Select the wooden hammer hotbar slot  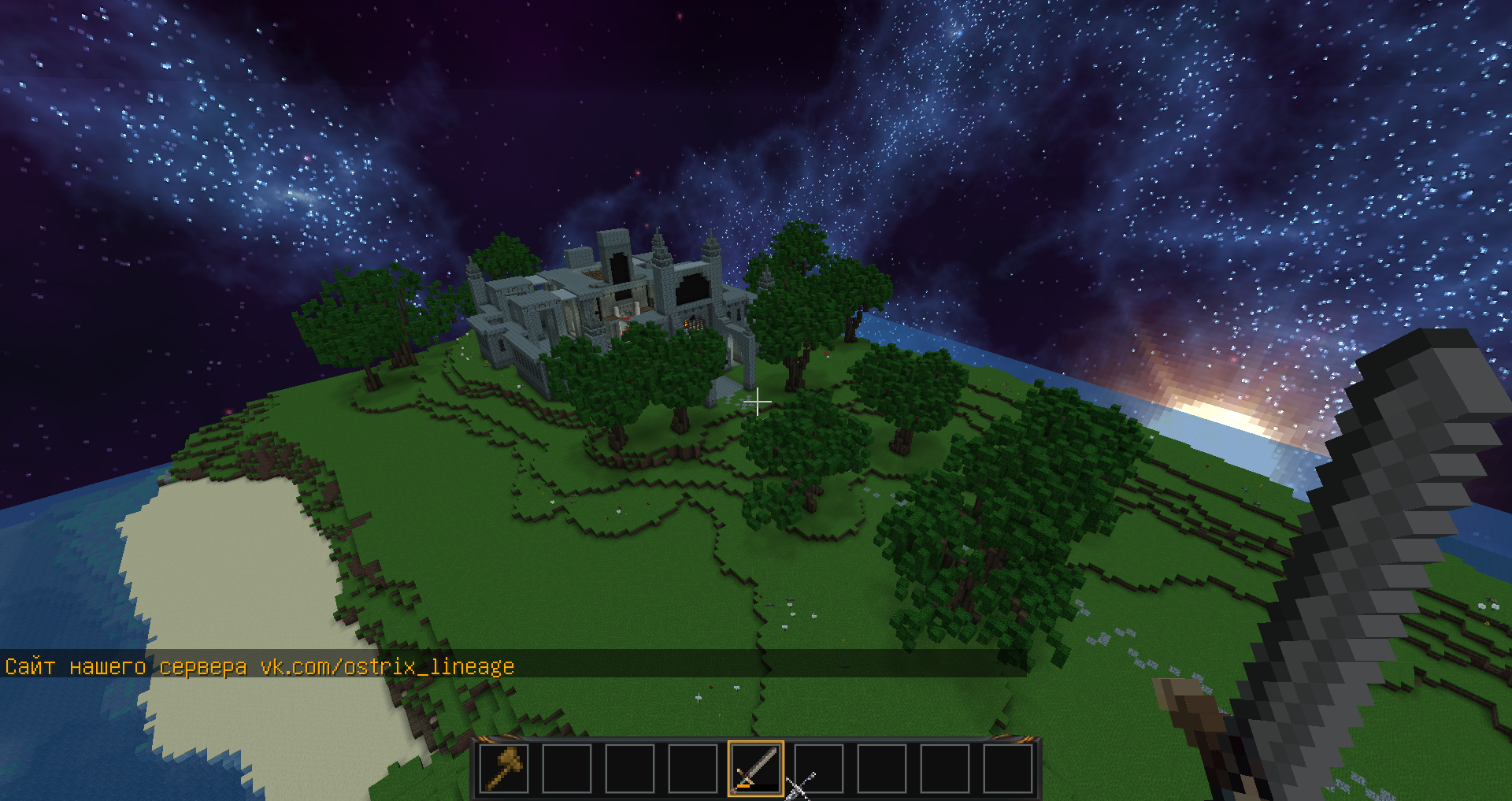pyautogui.click(x=504, y=768)
